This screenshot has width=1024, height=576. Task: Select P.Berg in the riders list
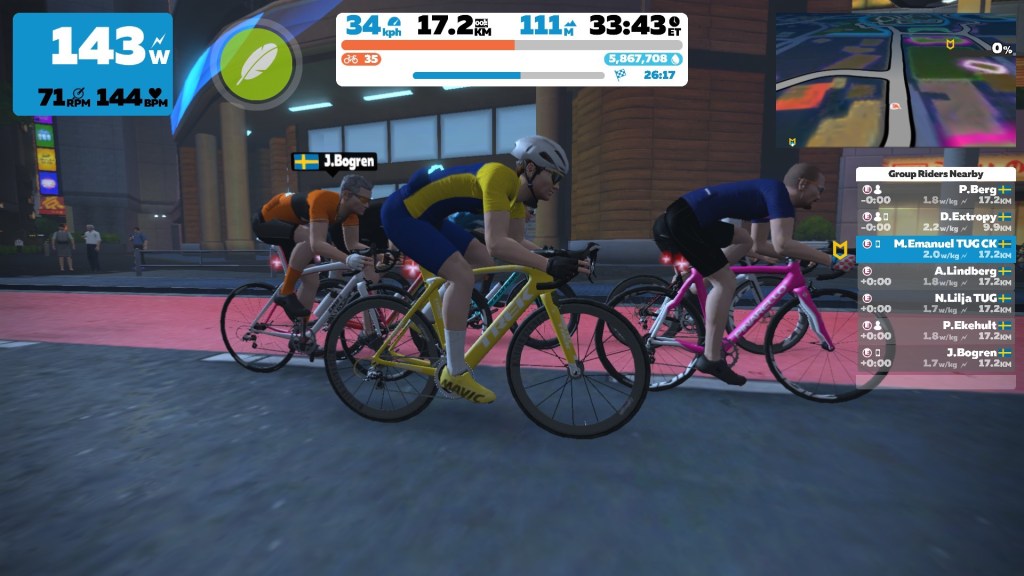coord(935,194)
